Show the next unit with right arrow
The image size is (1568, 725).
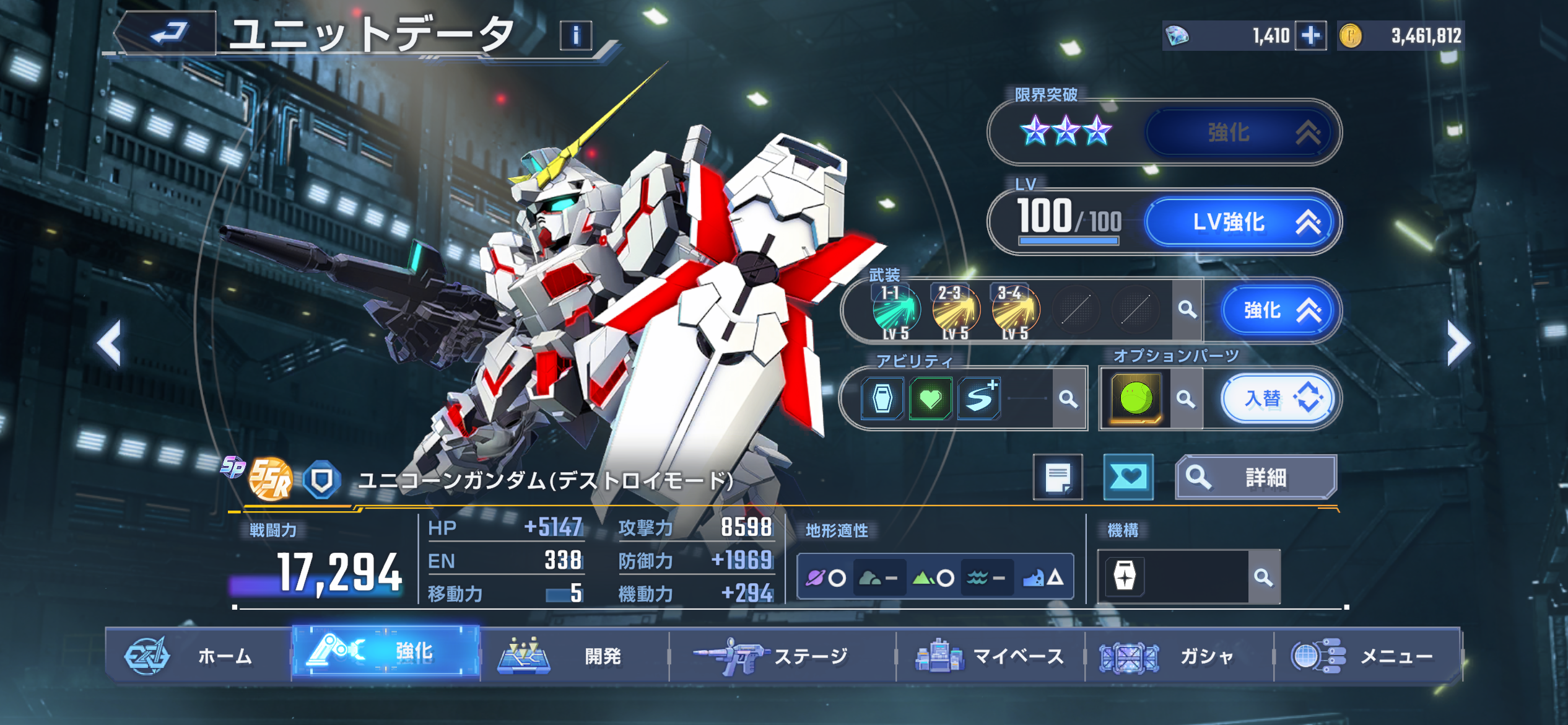1458,344
